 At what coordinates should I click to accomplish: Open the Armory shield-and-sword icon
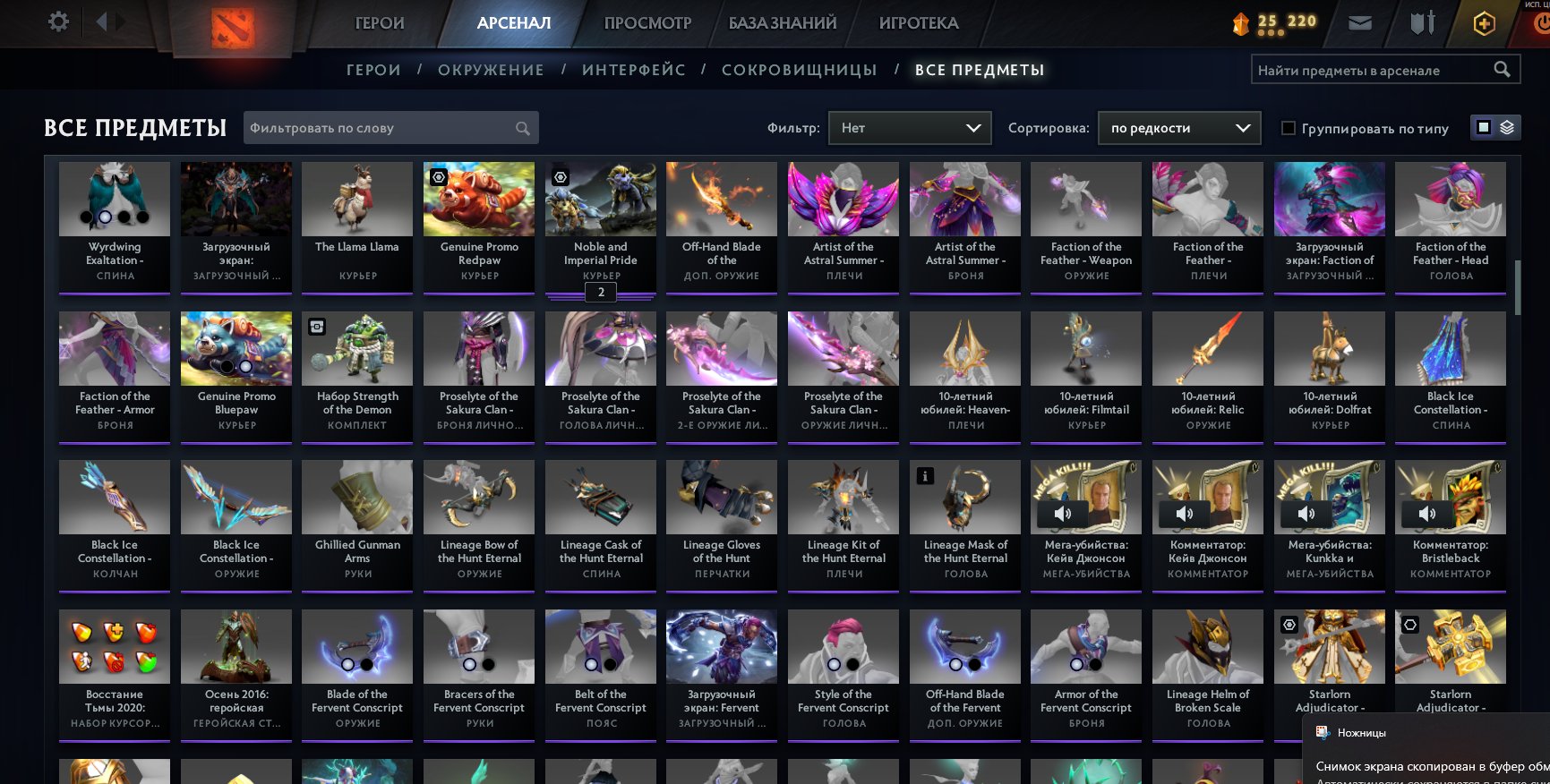tap(1420, 21)
